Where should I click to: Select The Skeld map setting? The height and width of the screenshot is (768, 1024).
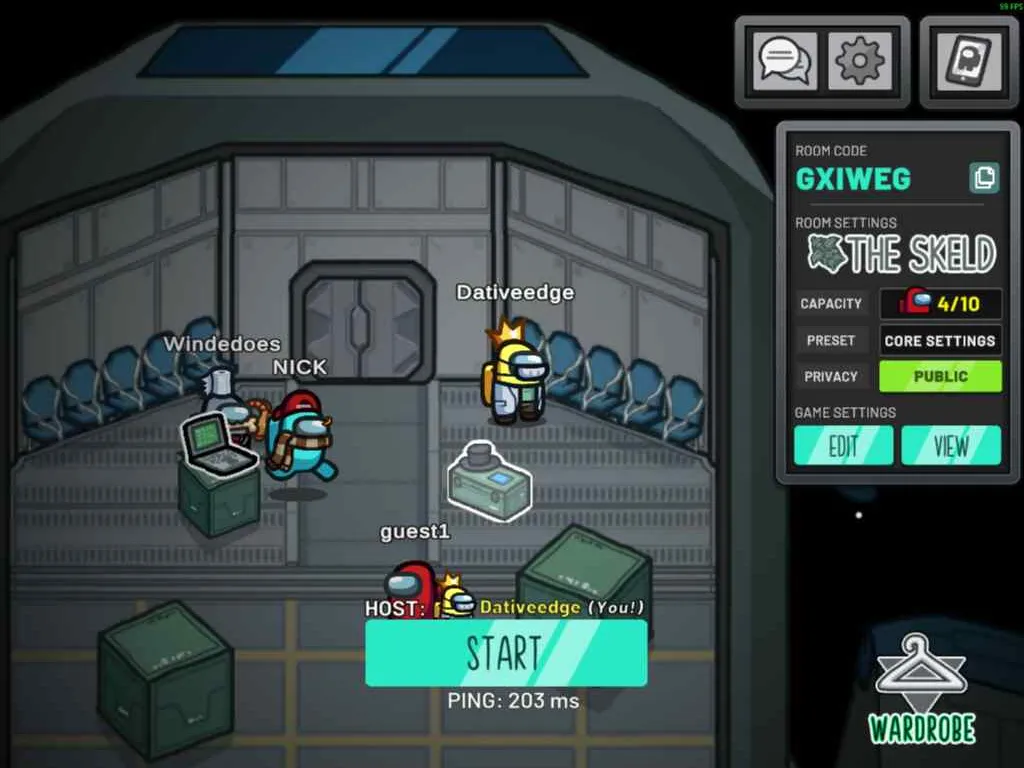[903, 255]
